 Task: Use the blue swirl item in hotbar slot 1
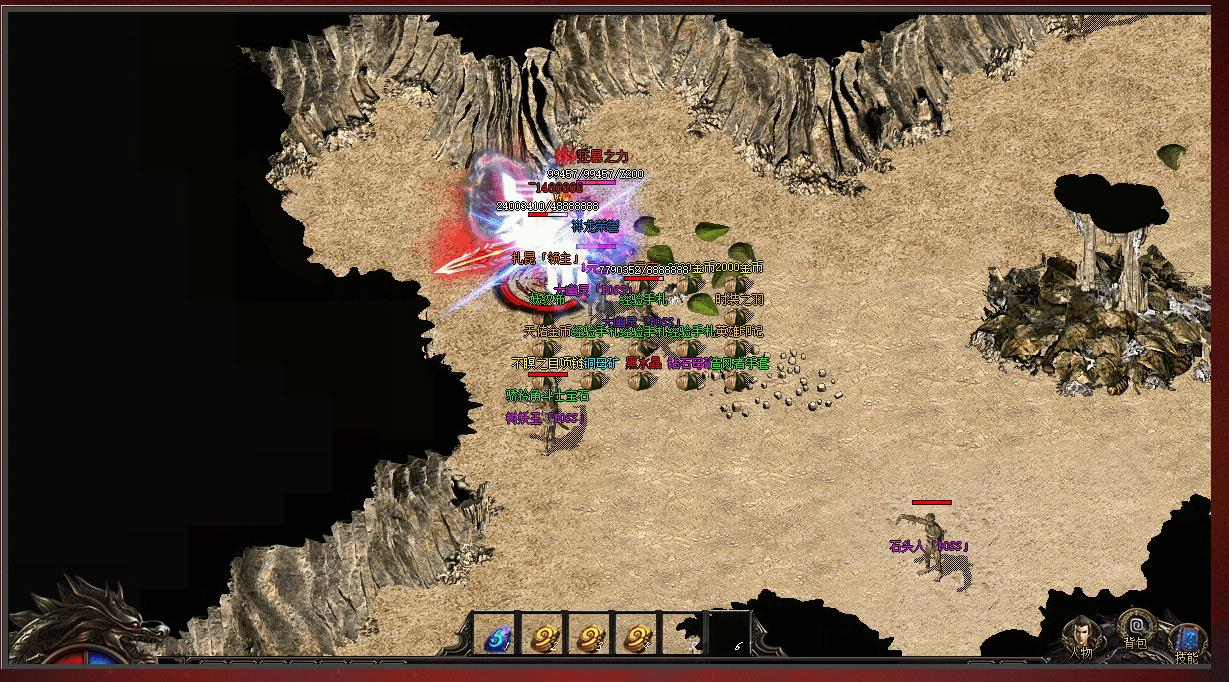(x=496, y=634)
